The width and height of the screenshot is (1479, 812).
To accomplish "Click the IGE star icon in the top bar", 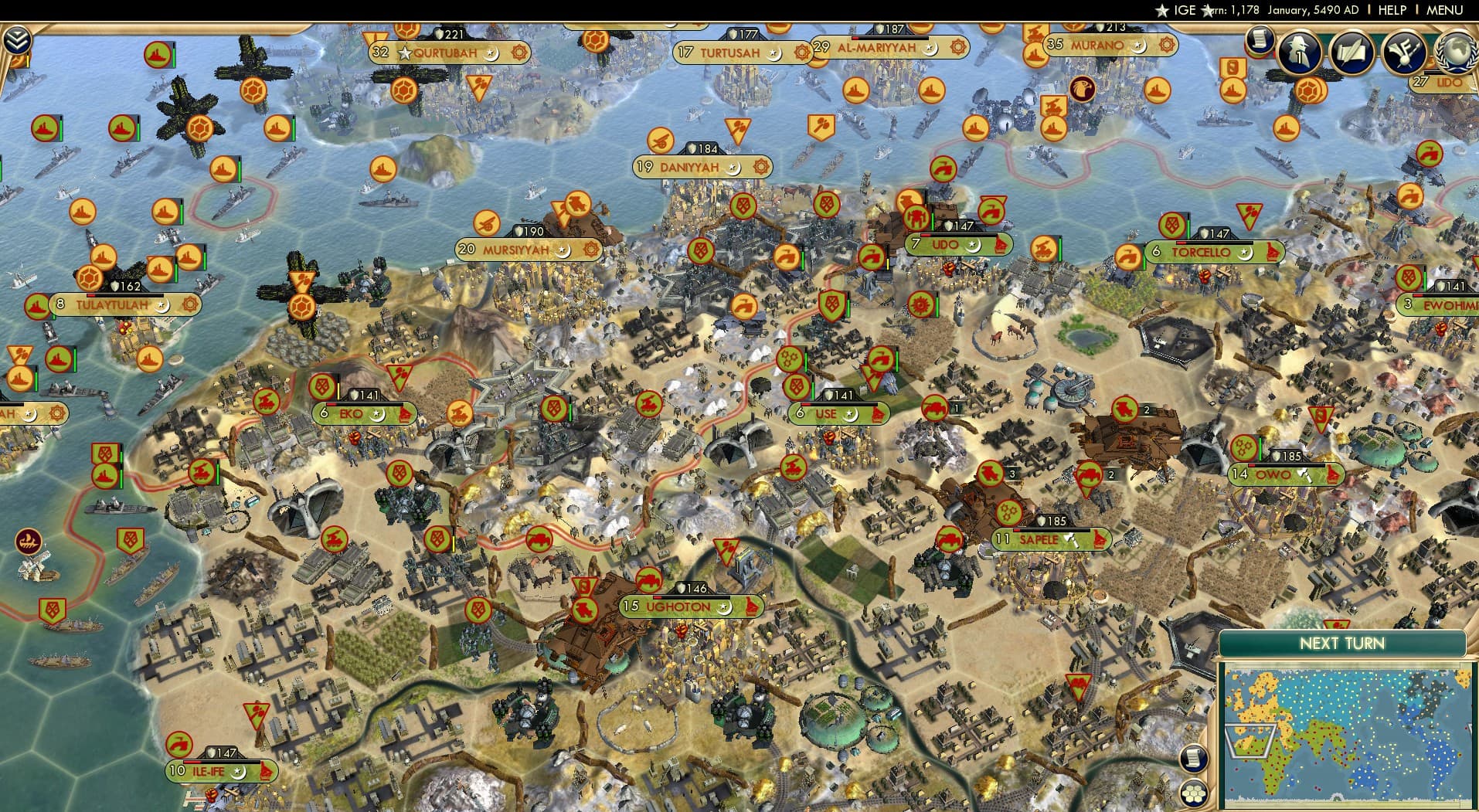I will [1163, 11].
